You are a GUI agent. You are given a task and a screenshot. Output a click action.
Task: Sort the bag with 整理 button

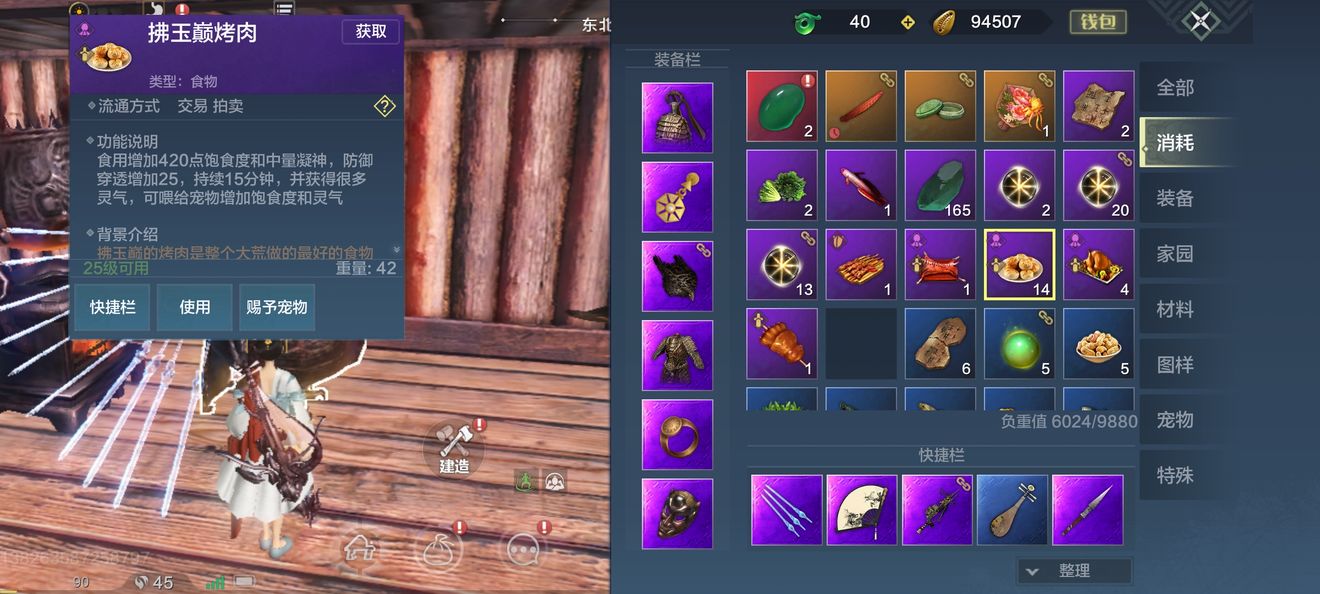1074,571
